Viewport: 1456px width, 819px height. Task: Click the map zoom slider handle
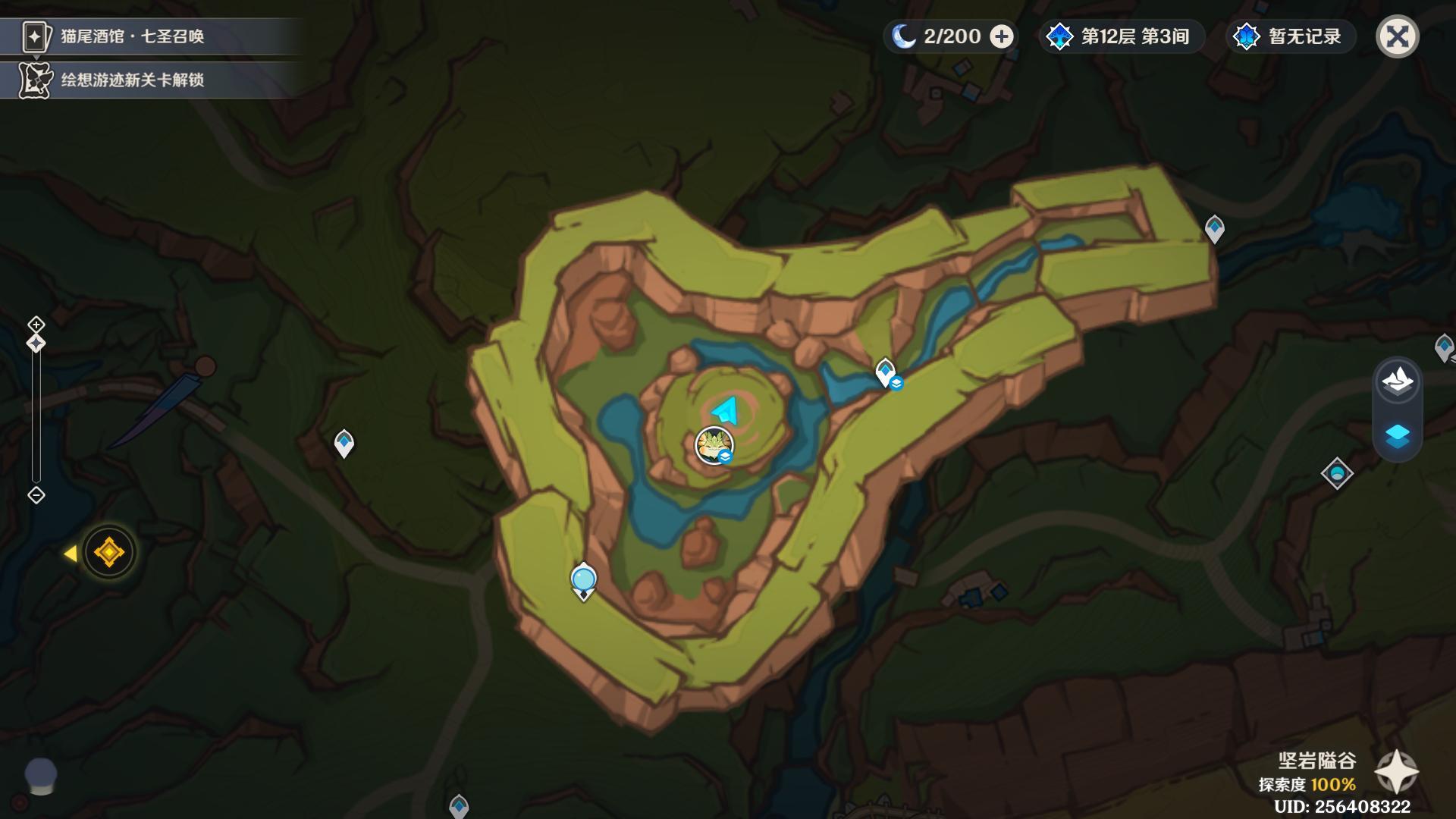pyautogui.click(x=36, y=344)
